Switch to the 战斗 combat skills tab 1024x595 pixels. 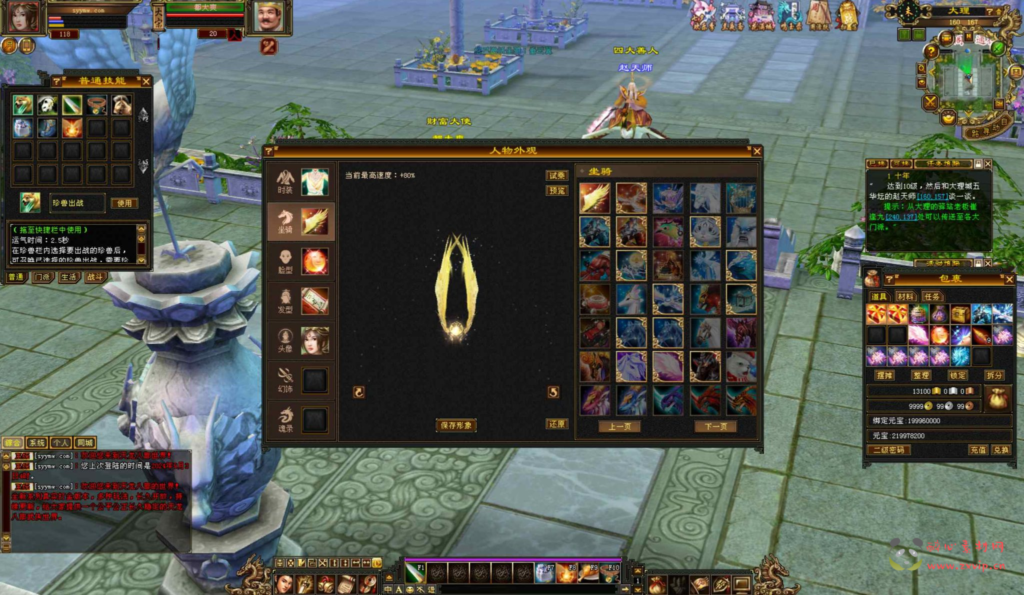click(95, 277)
